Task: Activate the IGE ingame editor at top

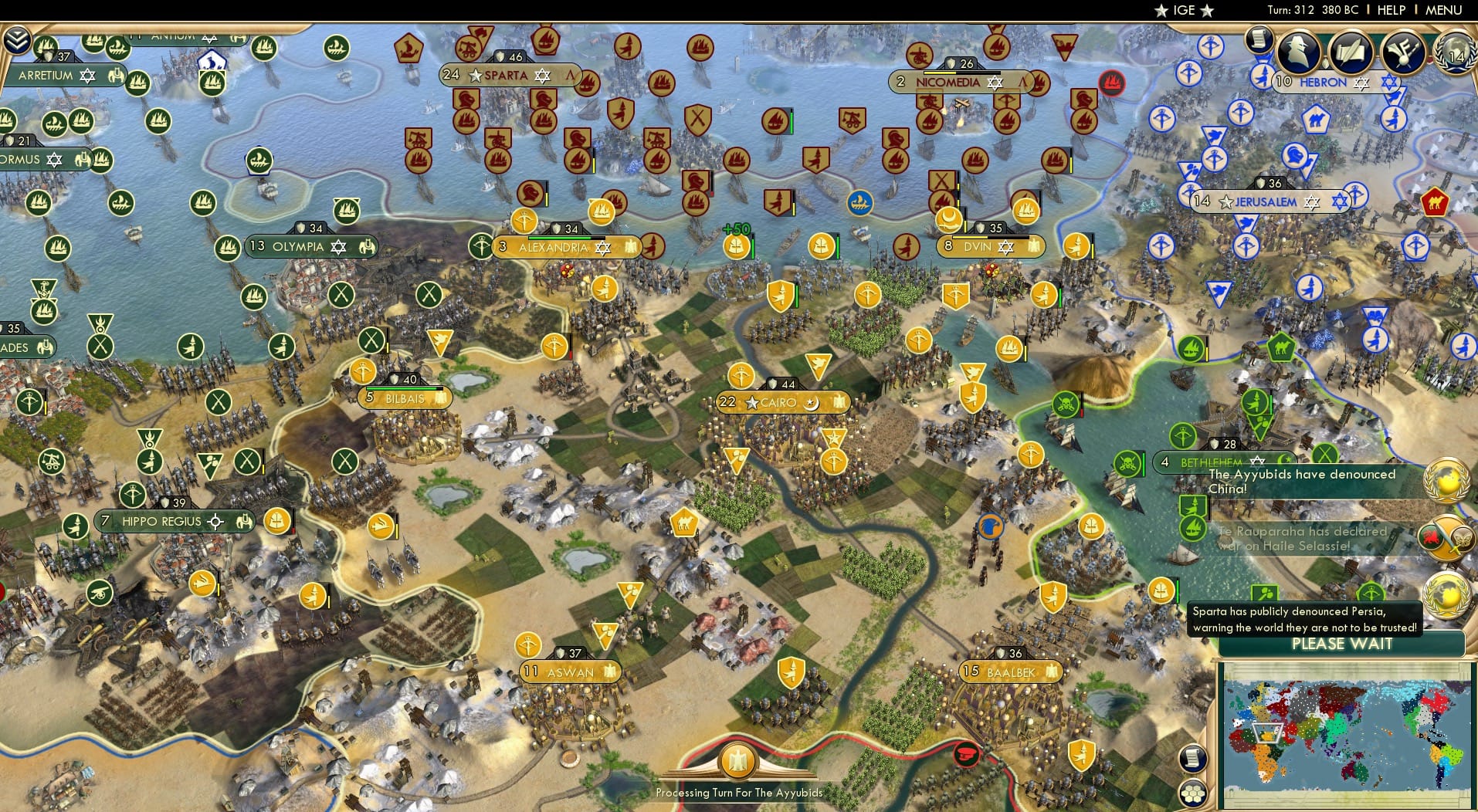Action: point(1184,10)
